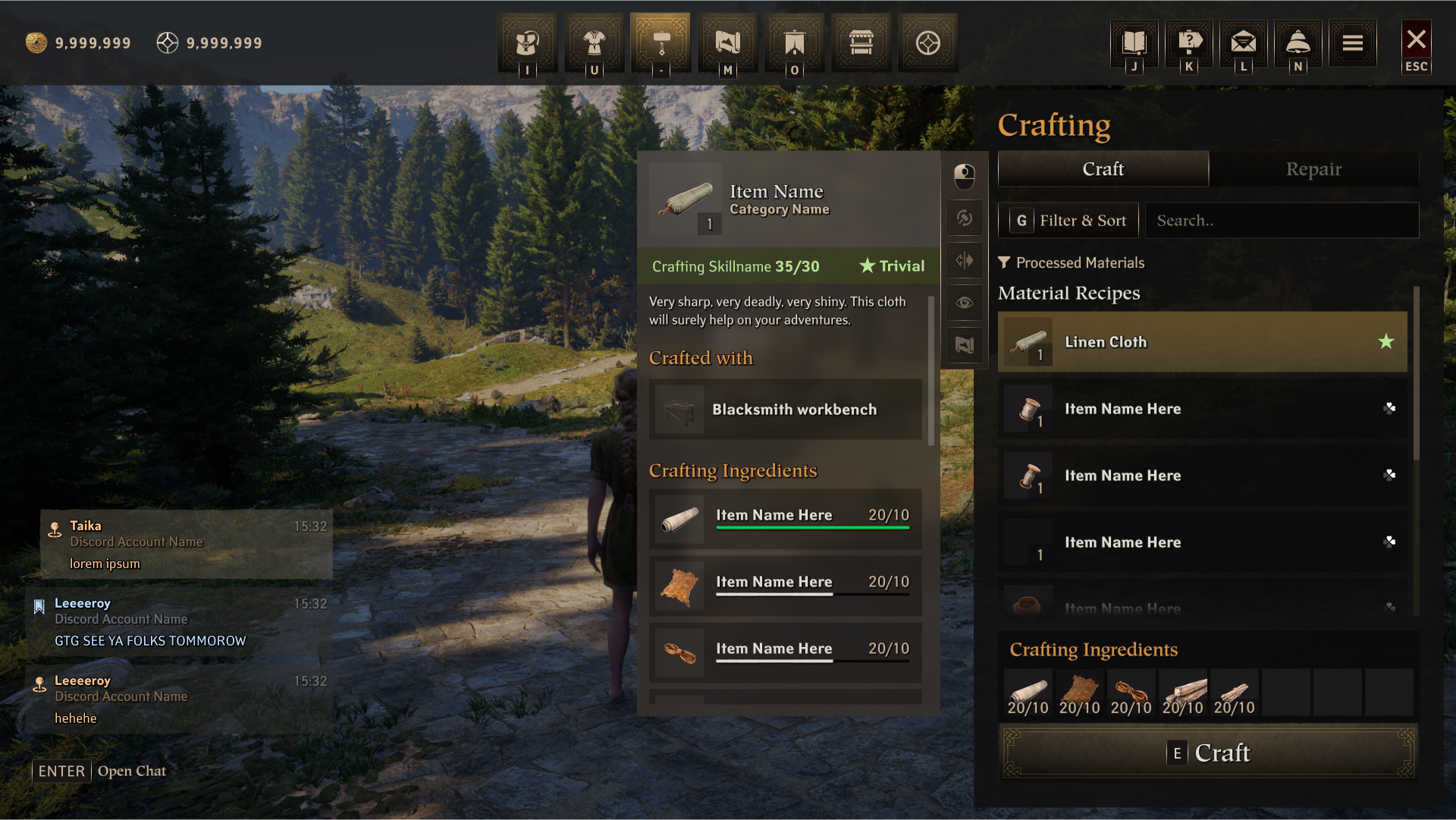
Task: Select the Linen Cloth recipe
Action: click(x=1202, y=342)
